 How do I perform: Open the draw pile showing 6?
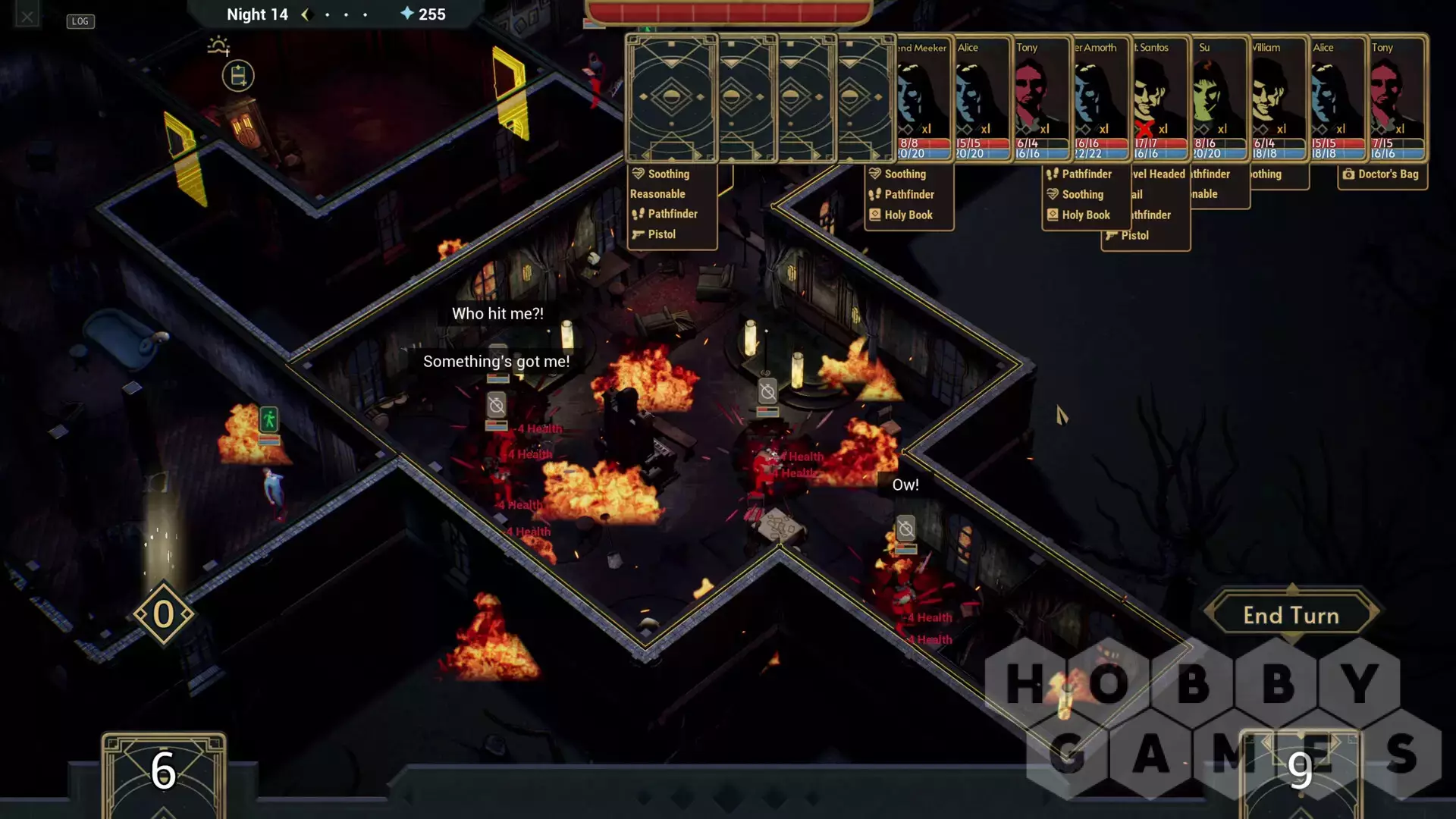pyautogui.click(x=163, y=773)
